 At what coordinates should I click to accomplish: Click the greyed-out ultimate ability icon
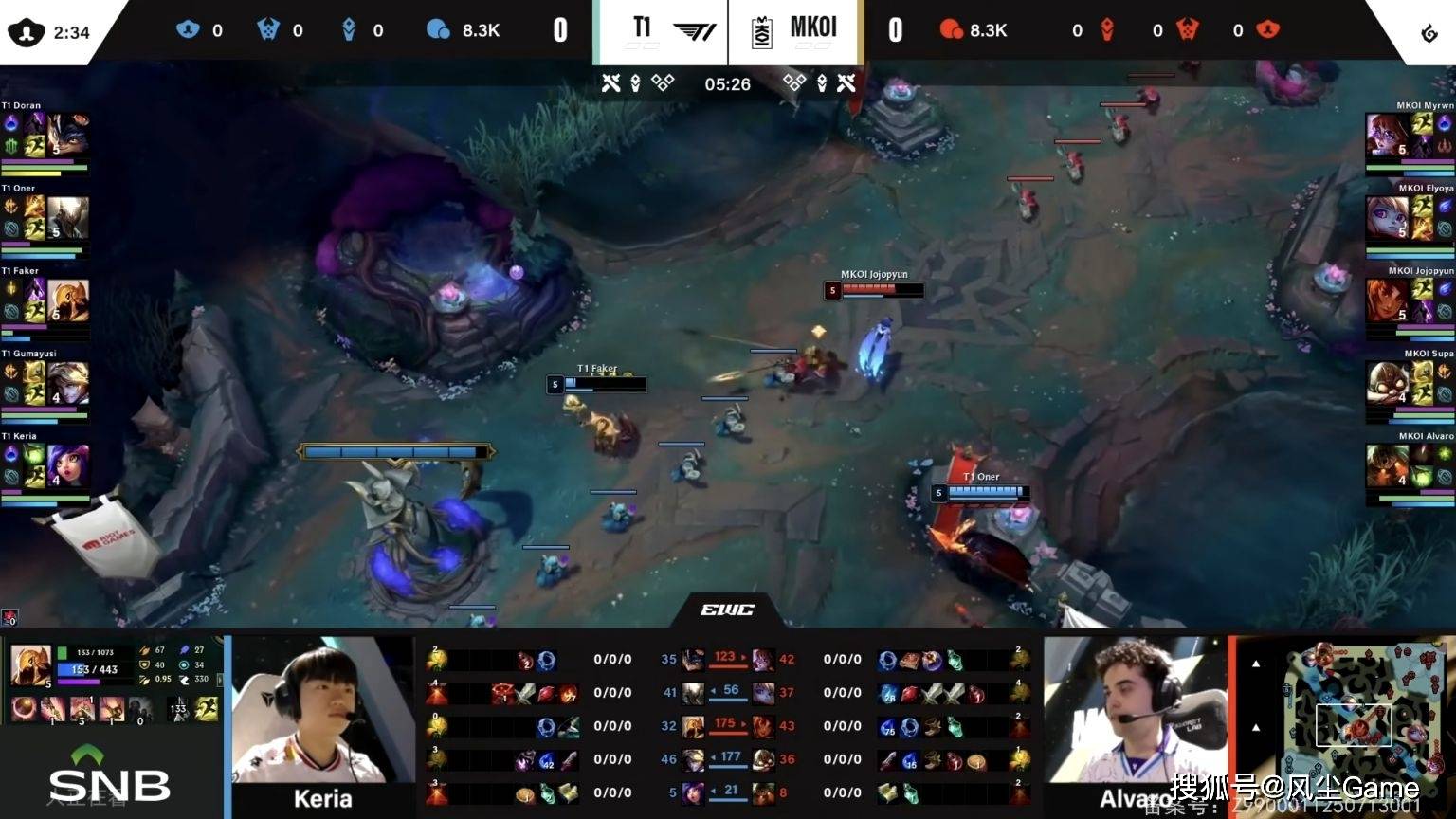[138, 709]
